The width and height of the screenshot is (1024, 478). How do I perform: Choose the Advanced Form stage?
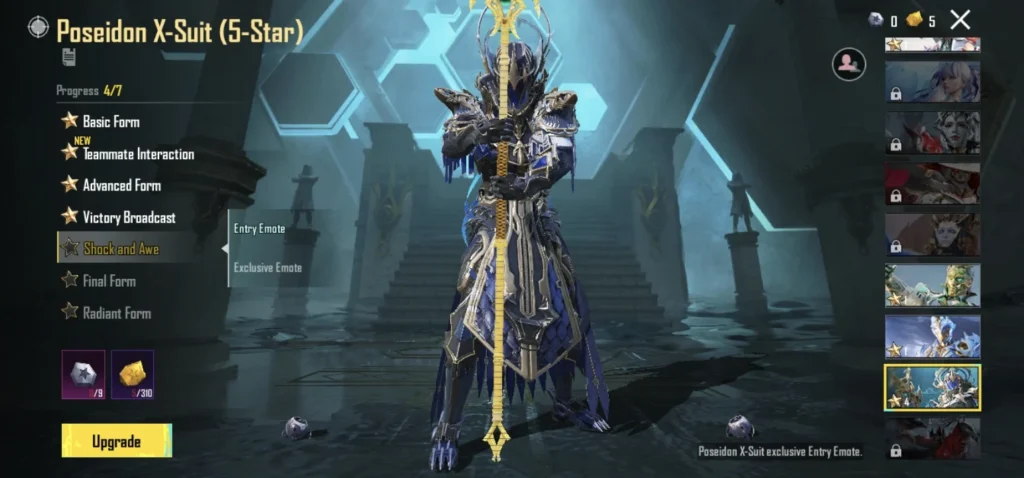pos(121,185)
